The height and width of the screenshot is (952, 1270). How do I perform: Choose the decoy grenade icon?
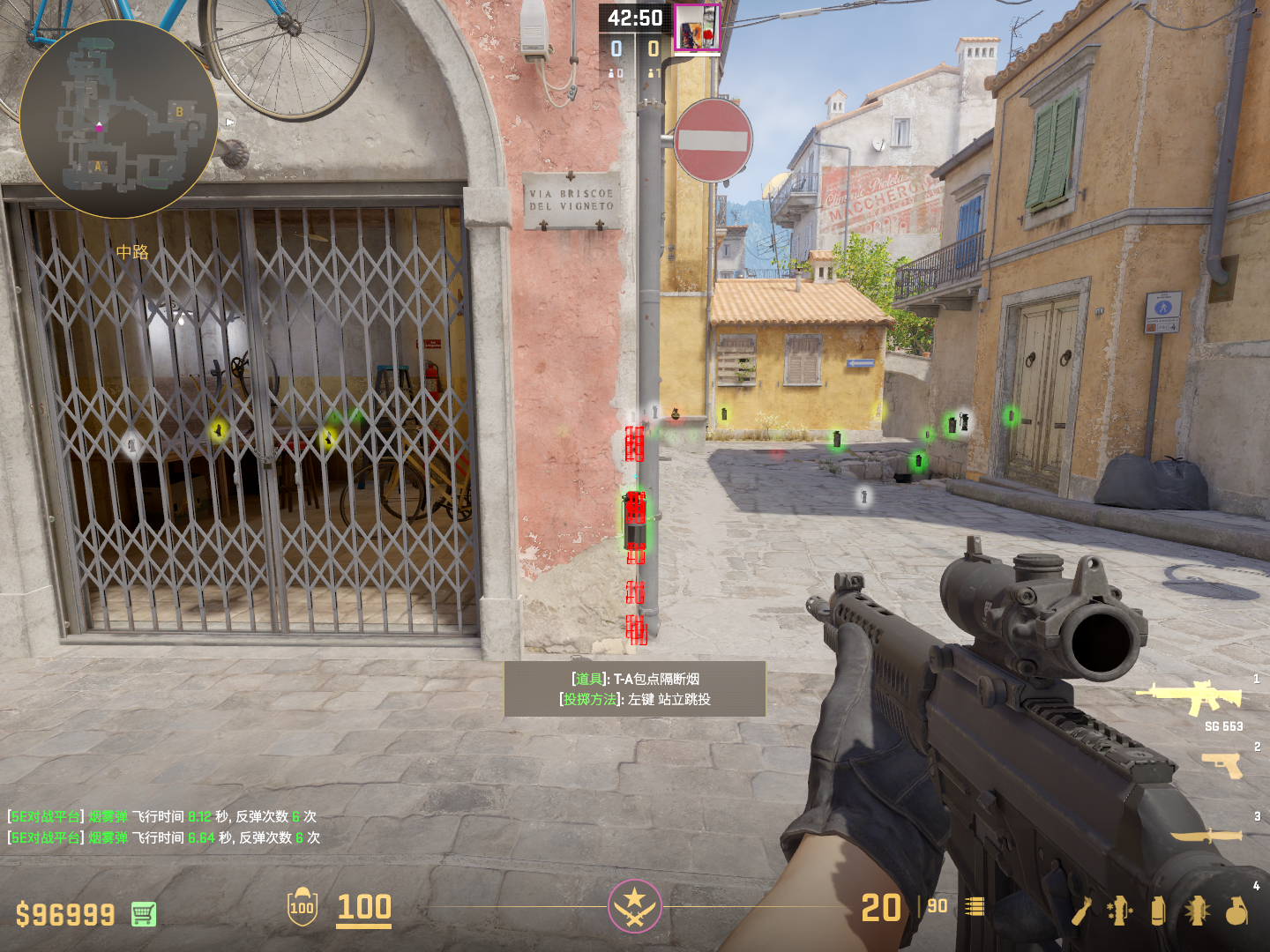point(1119,911)
